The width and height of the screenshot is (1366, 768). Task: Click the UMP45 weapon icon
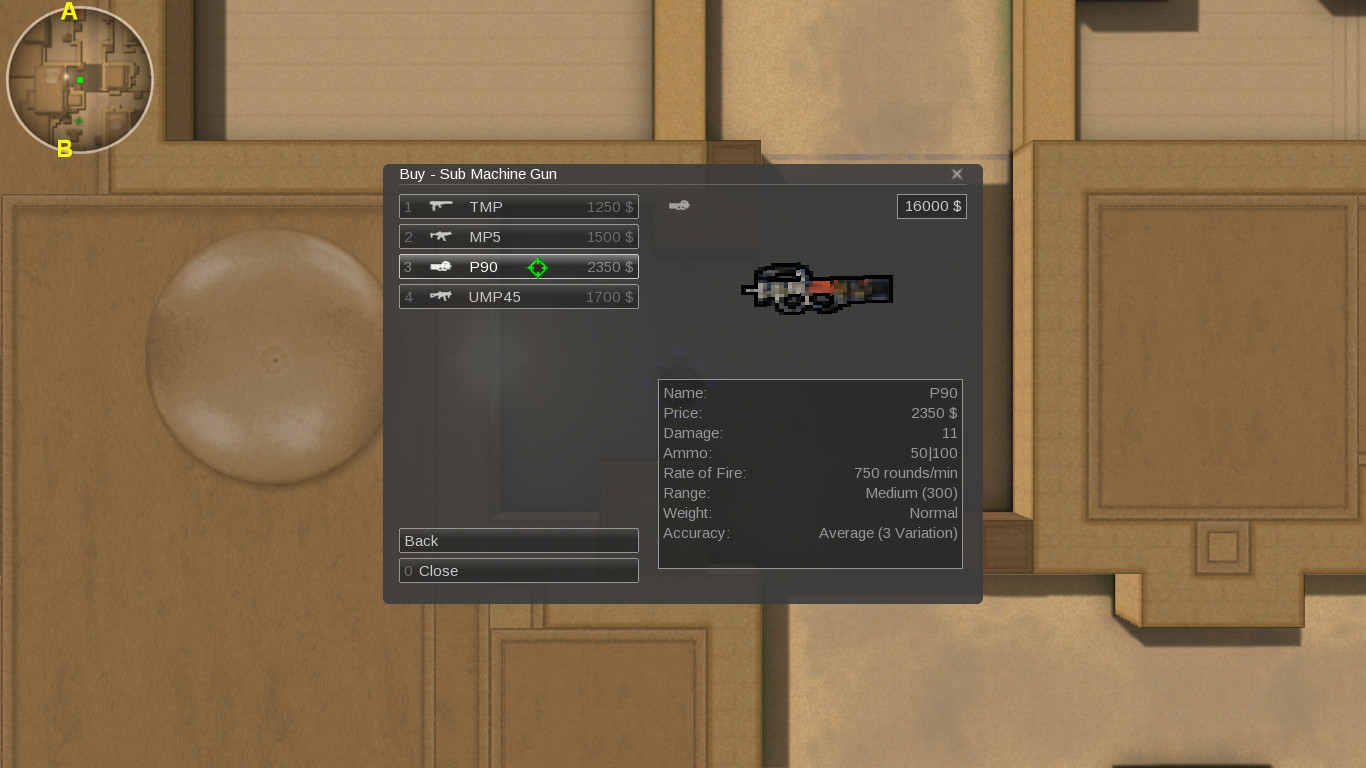(x=440, y=296)
